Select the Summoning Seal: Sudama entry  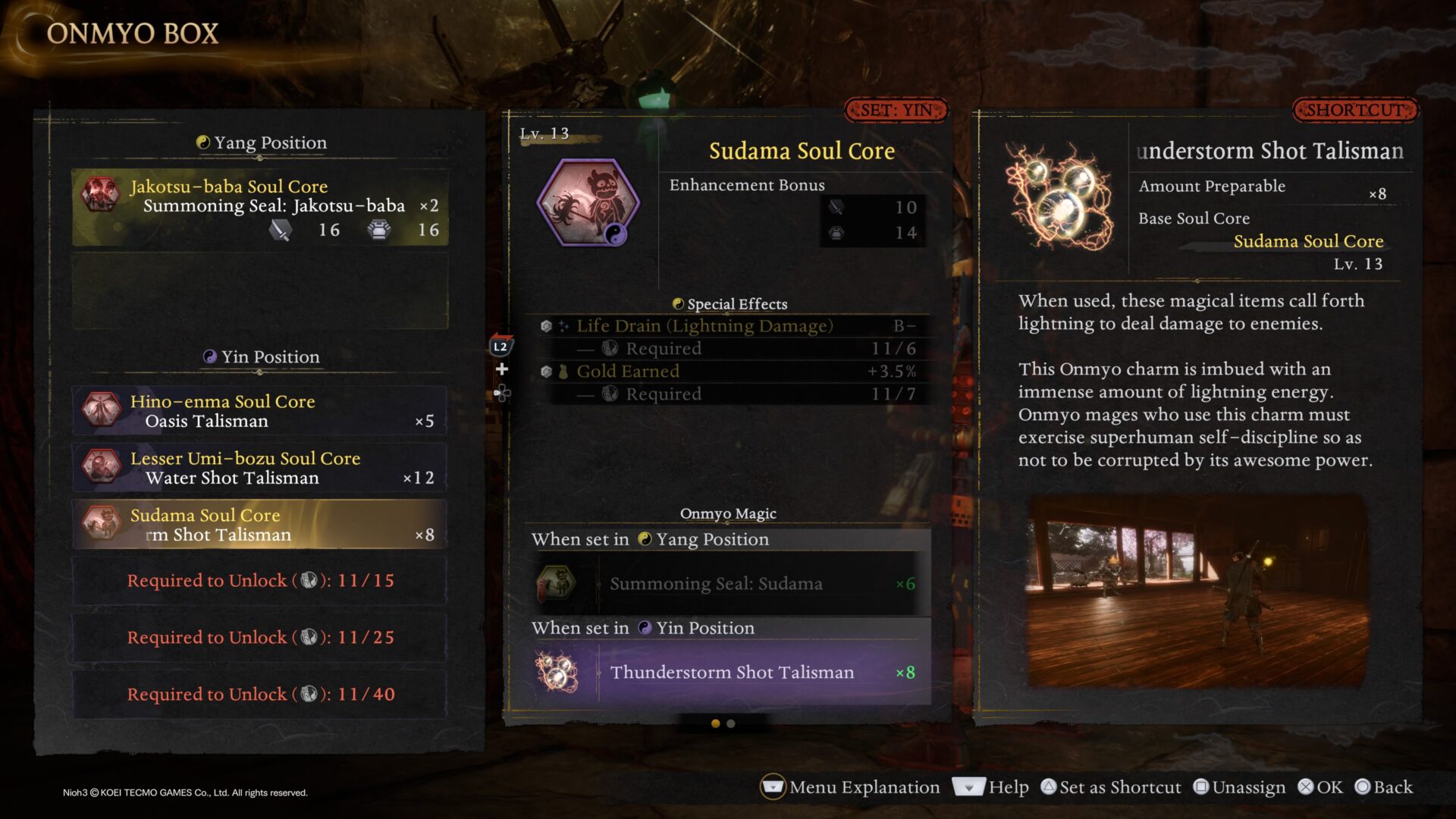tap(726, 584)
